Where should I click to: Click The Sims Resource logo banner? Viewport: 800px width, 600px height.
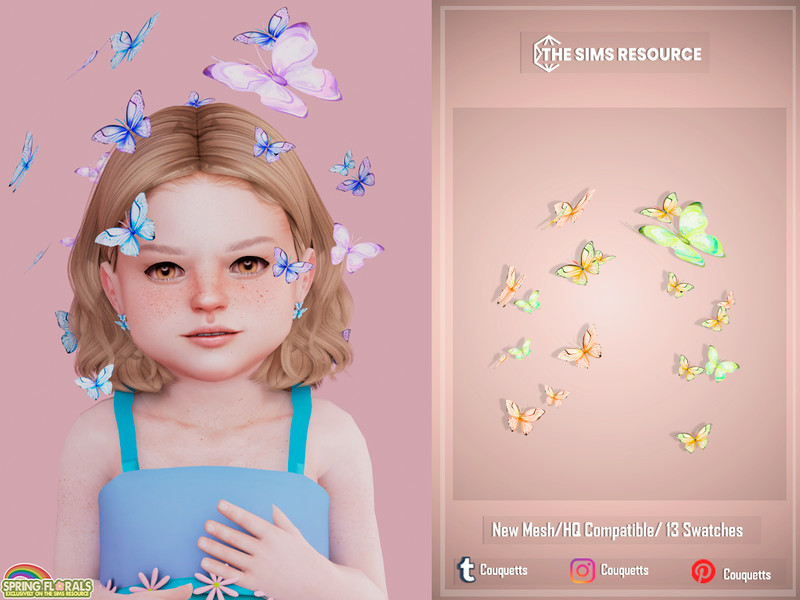click(x=616, y=53)
